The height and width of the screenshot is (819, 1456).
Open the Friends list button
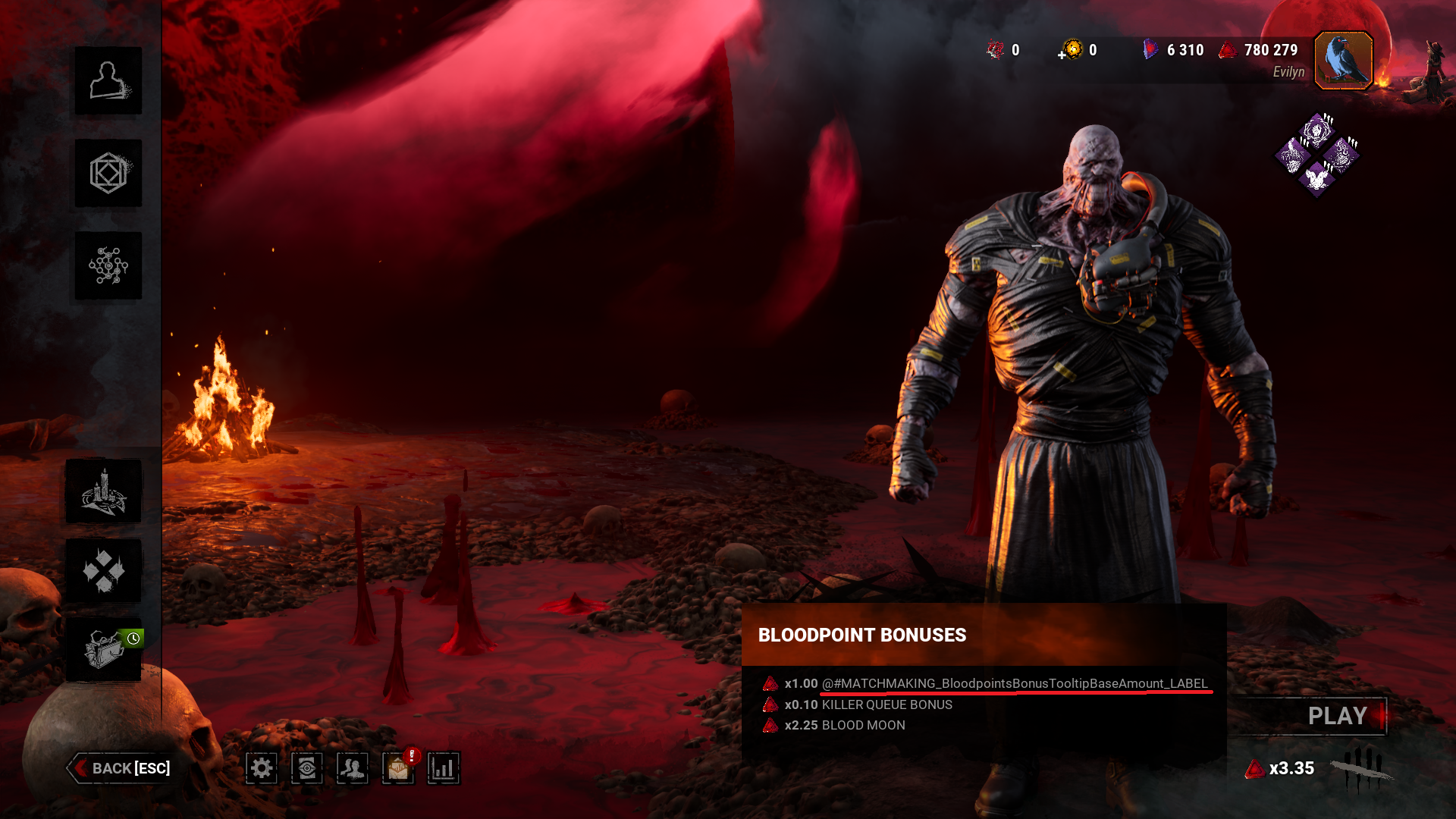click(x=353, y=768)
